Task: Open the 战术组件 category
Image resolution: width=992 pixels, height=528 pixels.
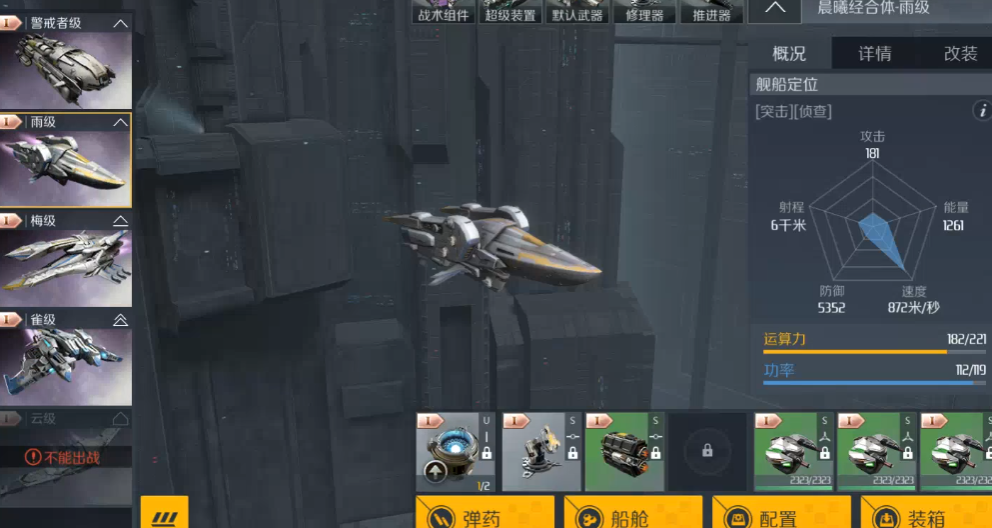Action: pyautogui.click(x=442, y=12)
